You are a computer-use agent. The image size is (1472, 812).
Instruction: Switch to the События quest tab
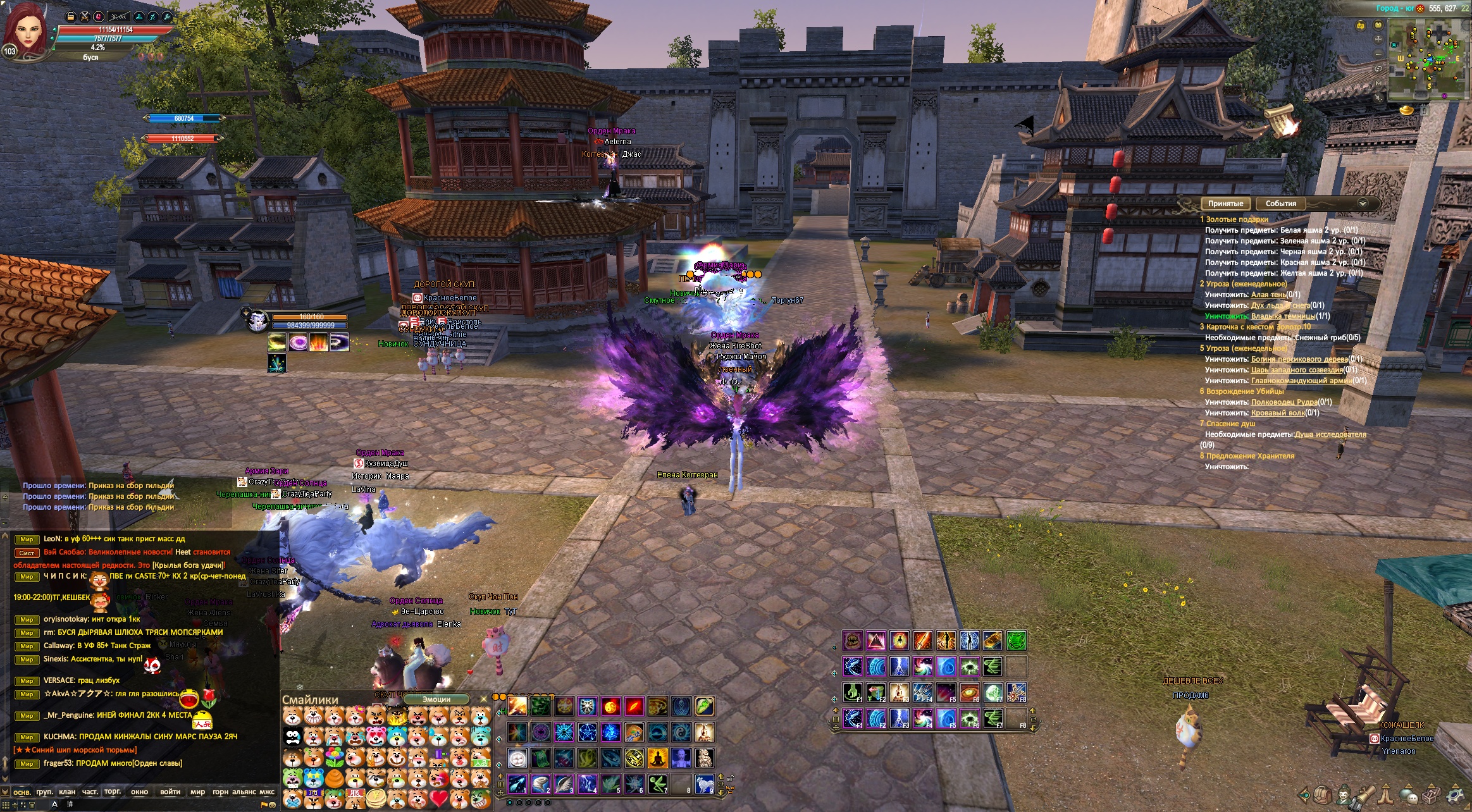coord(1280,204)
